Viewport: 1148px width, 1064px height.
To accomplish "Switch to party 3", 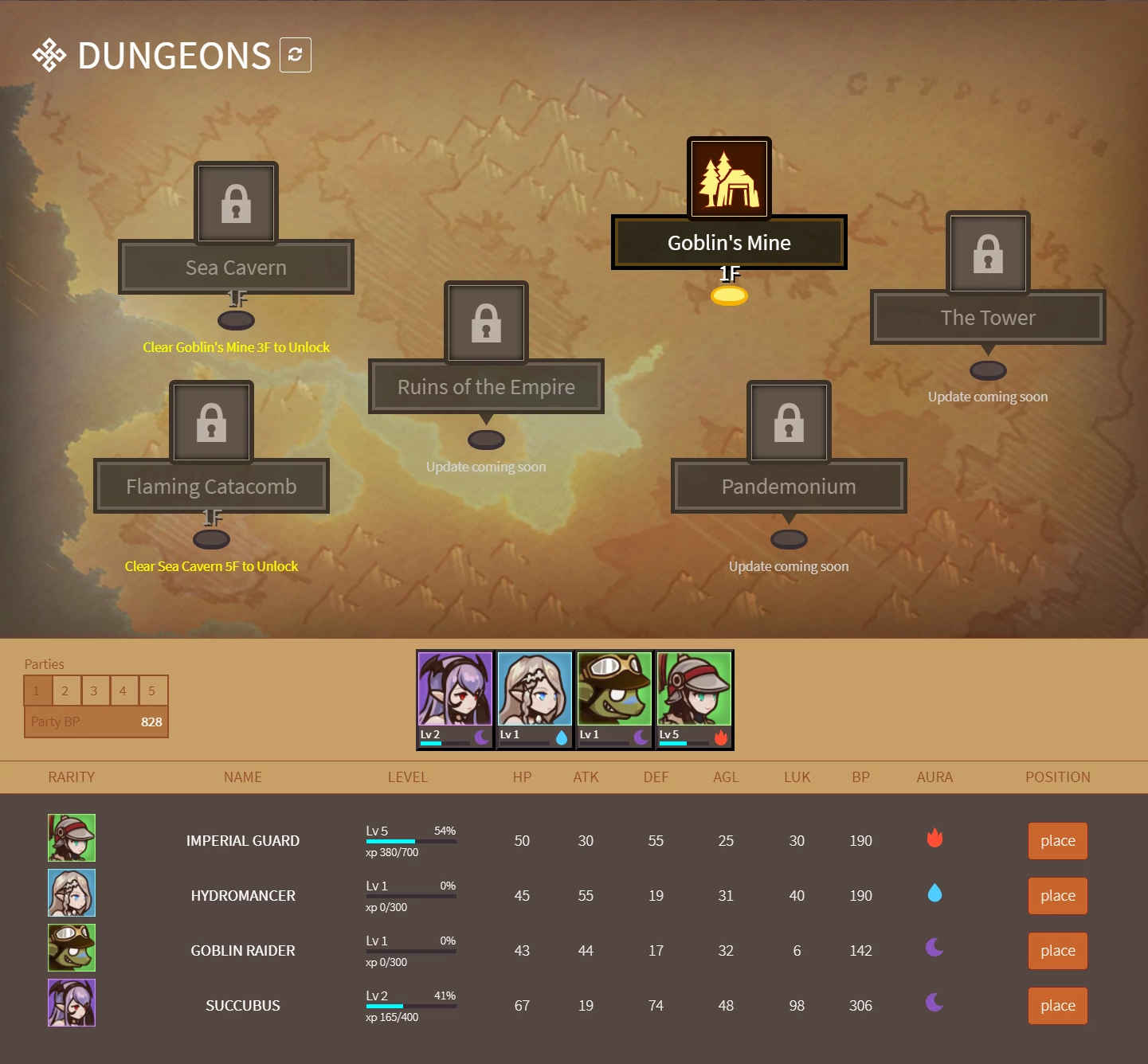I will tap(94, 690).
